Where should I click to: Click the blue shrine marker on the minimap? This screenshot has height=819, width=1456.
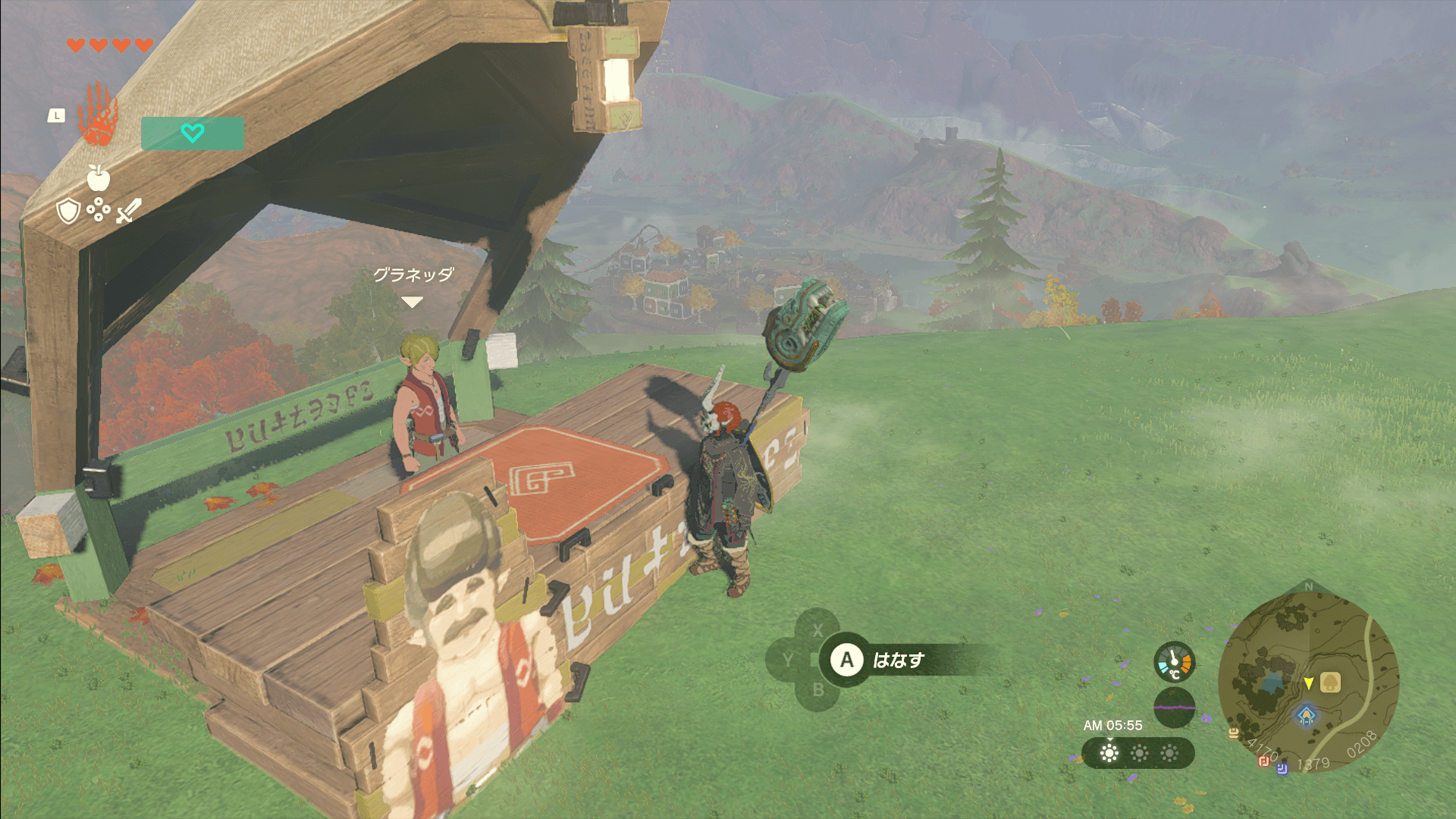click(x=1306, y=715)
